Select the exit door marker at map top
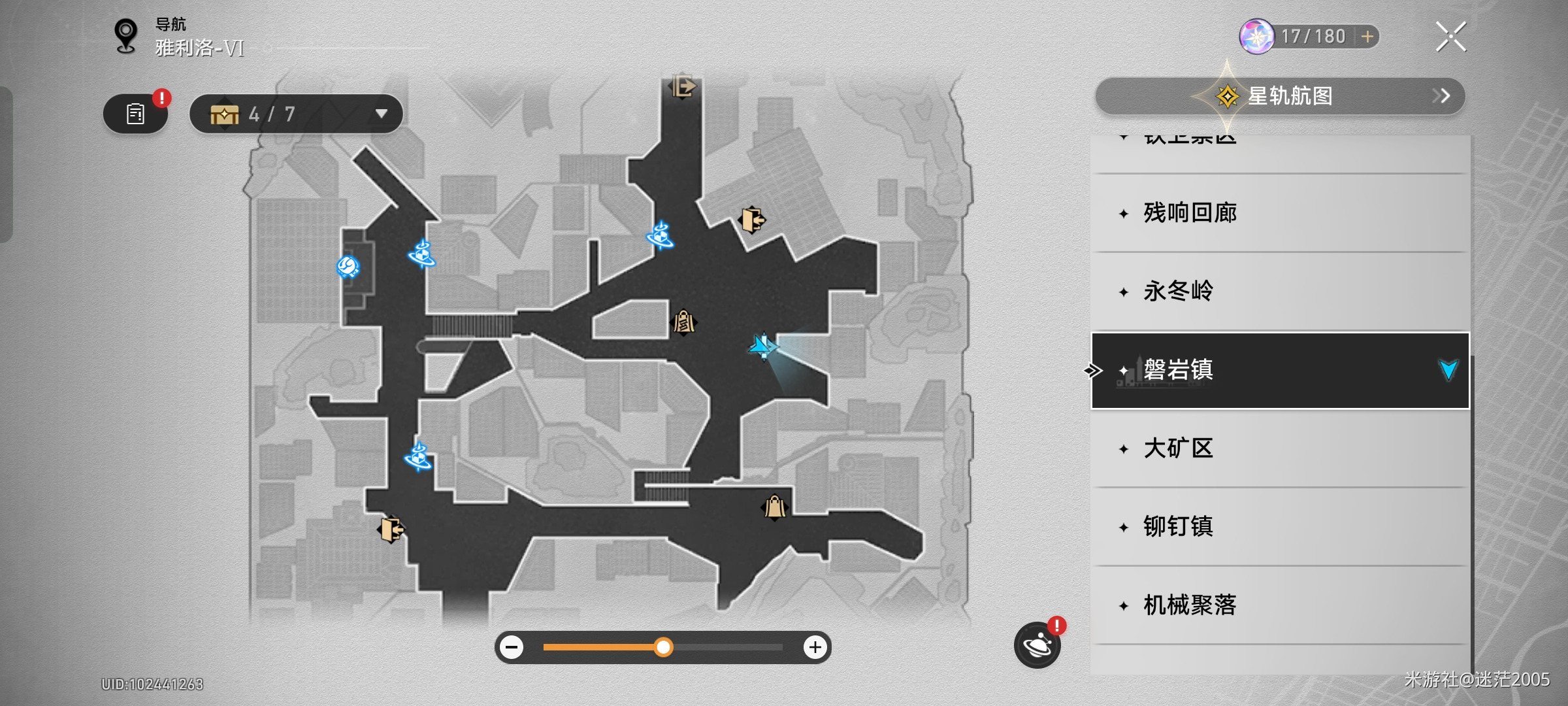This screenshot has height=706, width=1568. click(x=683, y=86)
